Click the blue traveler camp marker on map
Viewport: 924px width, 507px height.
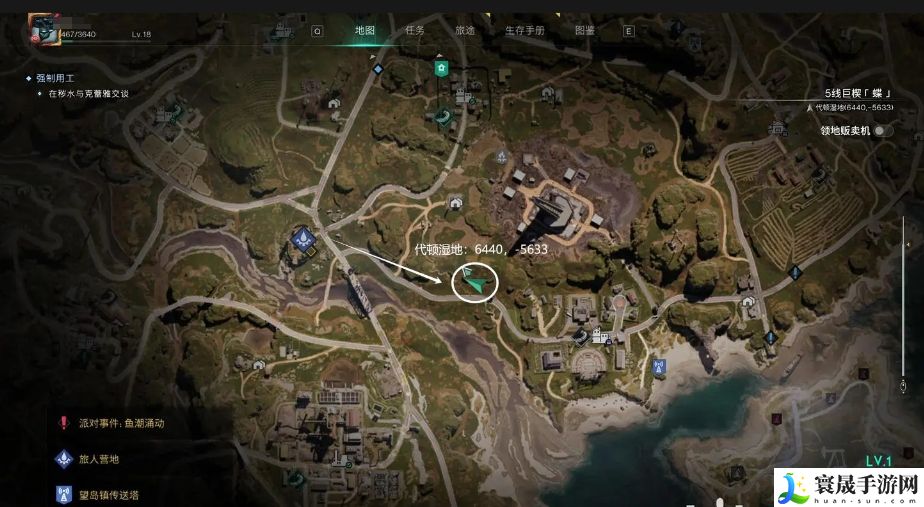coord(304,237)
